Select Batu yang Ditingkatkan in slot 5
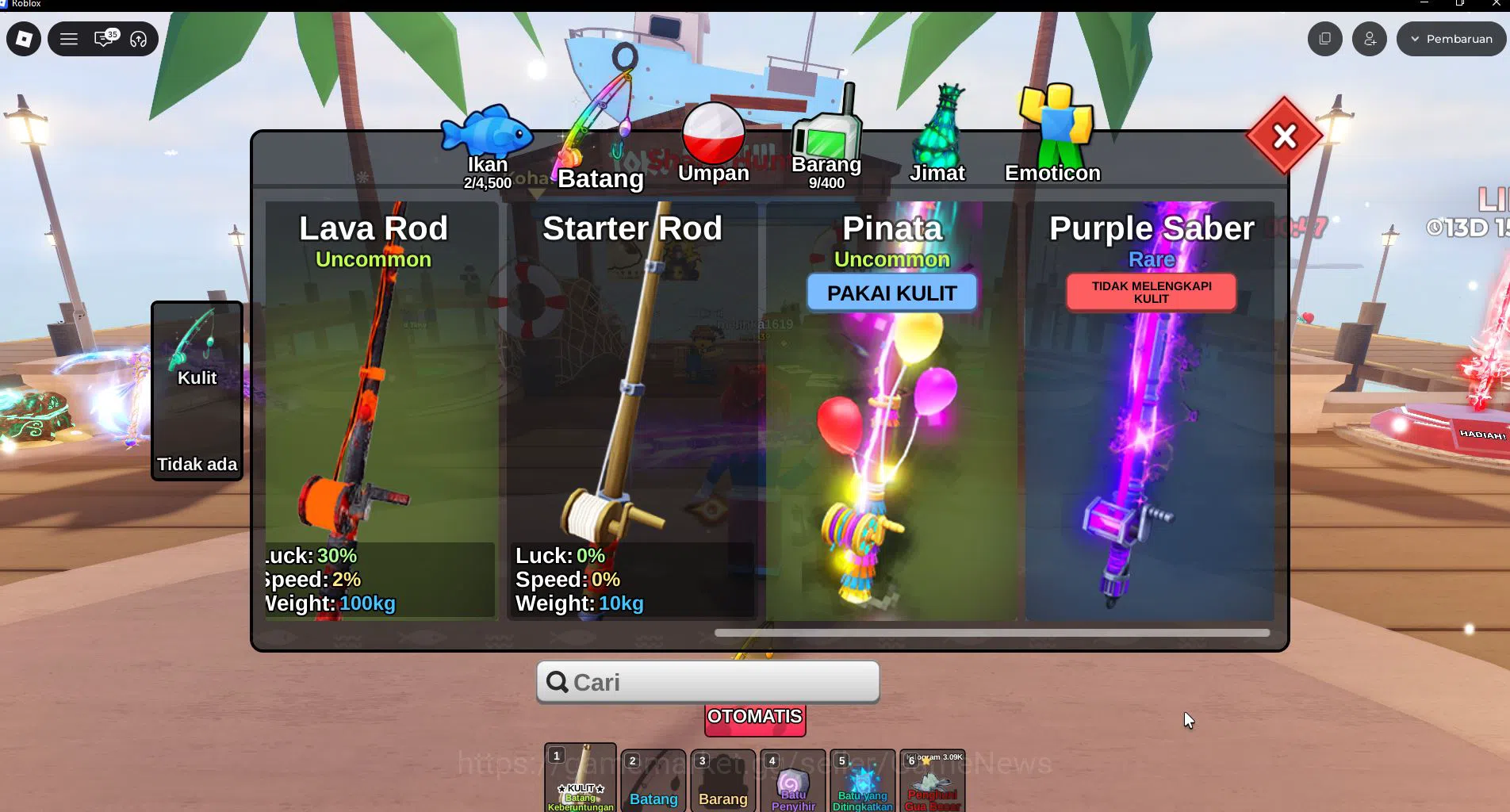1510x812 pixels. (x=861, y=783)
